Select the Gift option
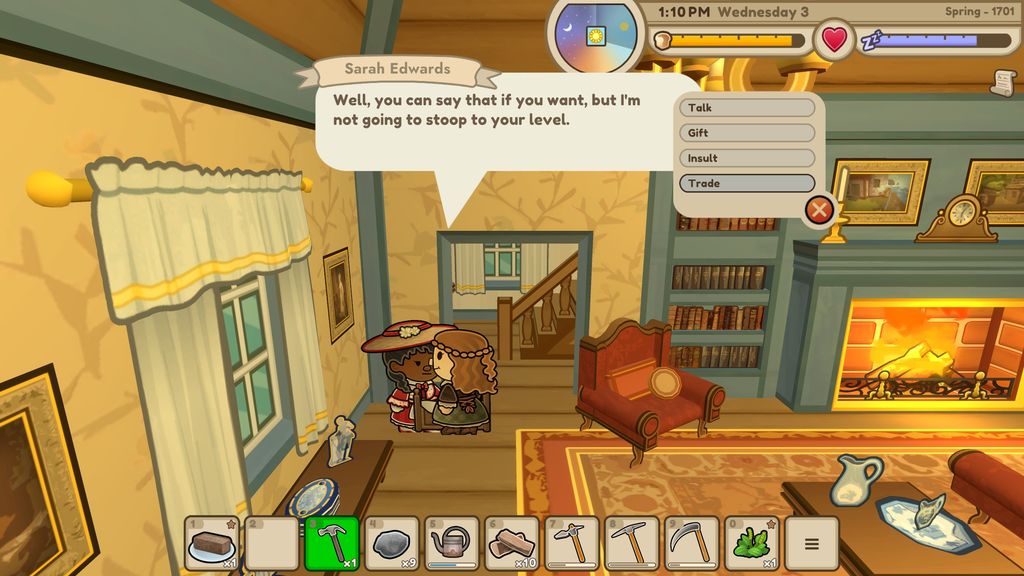 (747, 133)
